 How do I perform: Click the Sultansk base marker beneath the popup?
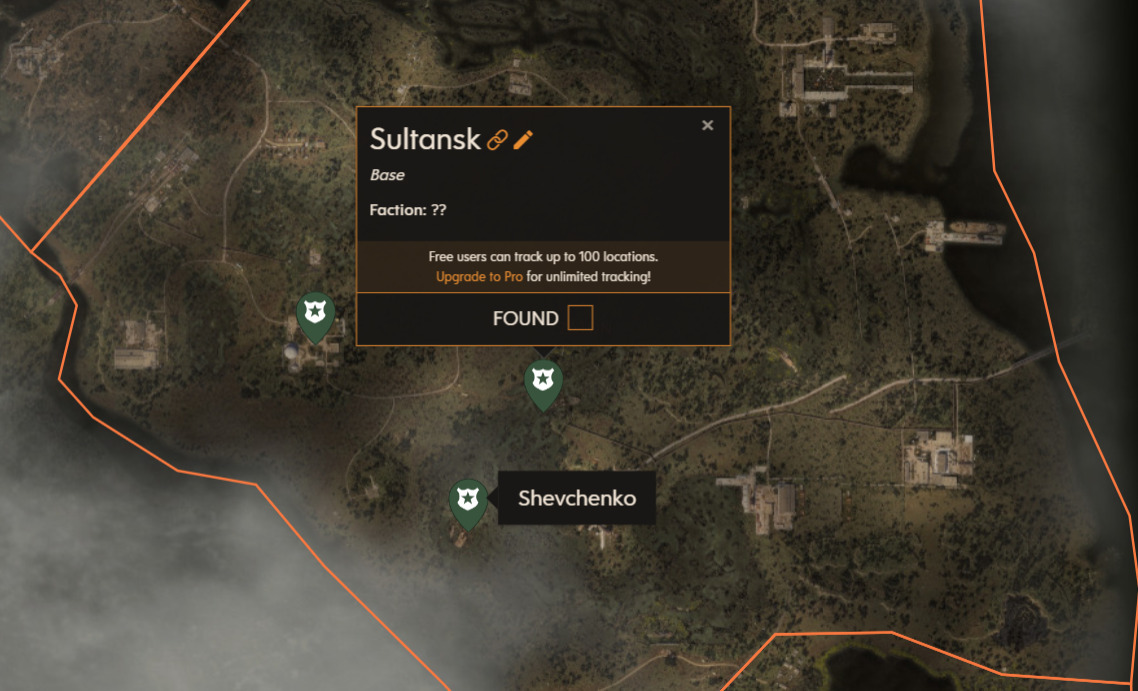(x=543, y=382)
